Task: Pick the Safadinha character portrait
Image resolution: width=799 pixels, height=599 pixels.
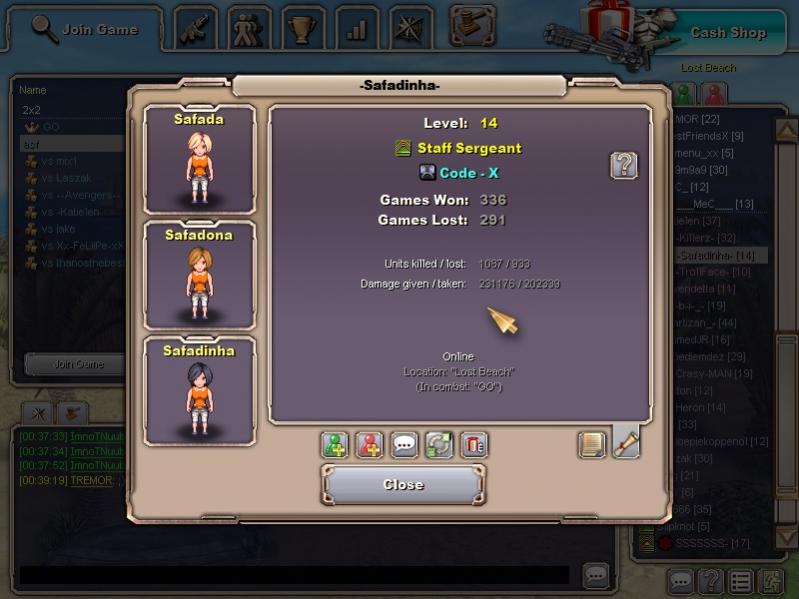Action: [x=199, y=390]
